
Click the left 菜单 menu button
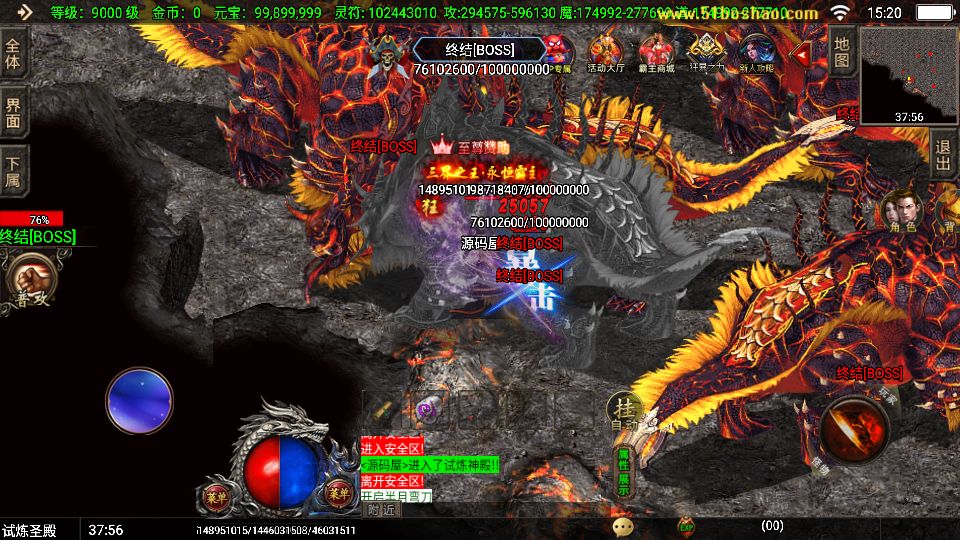click(x=217, y=495)
